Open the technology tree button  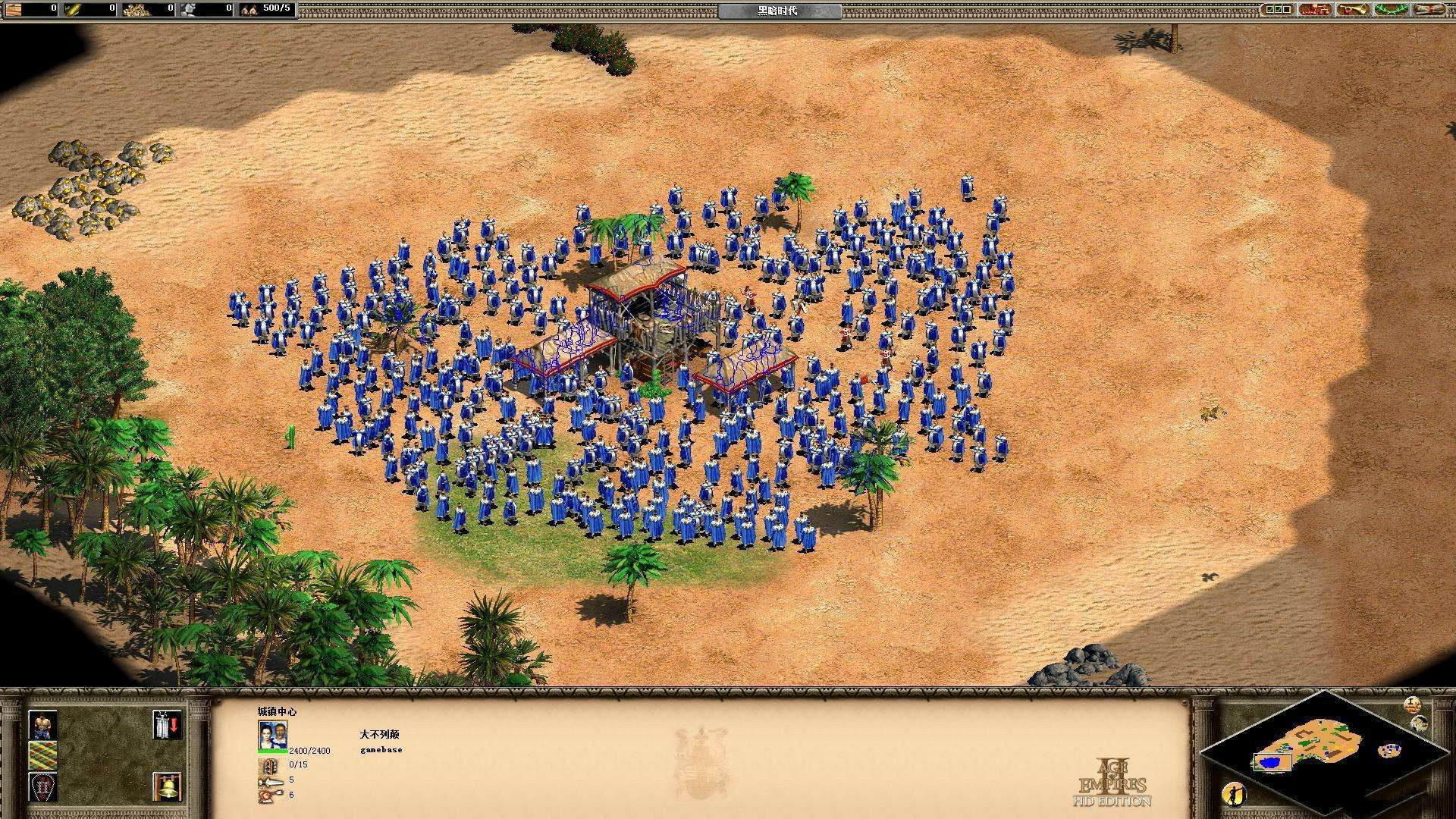point(1314,10)
